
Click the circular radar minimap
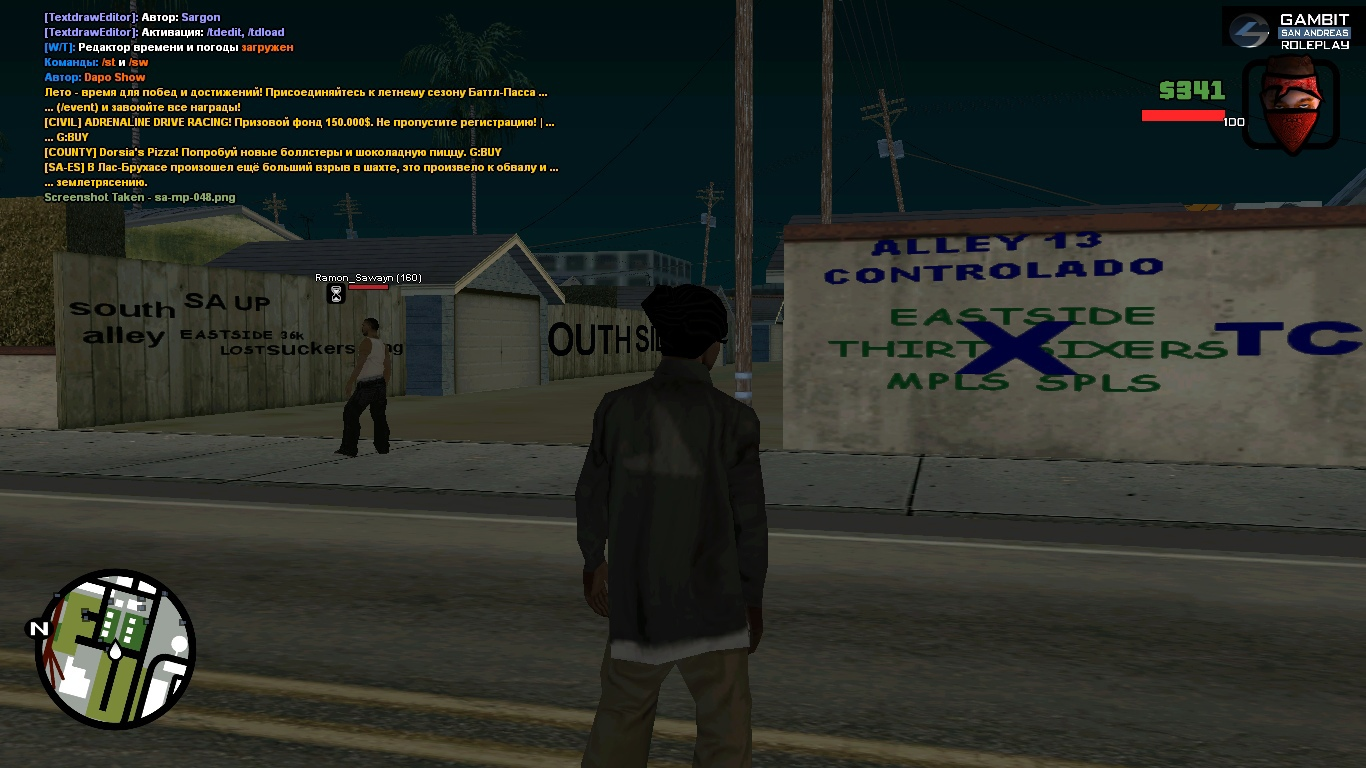pos(116,649)
